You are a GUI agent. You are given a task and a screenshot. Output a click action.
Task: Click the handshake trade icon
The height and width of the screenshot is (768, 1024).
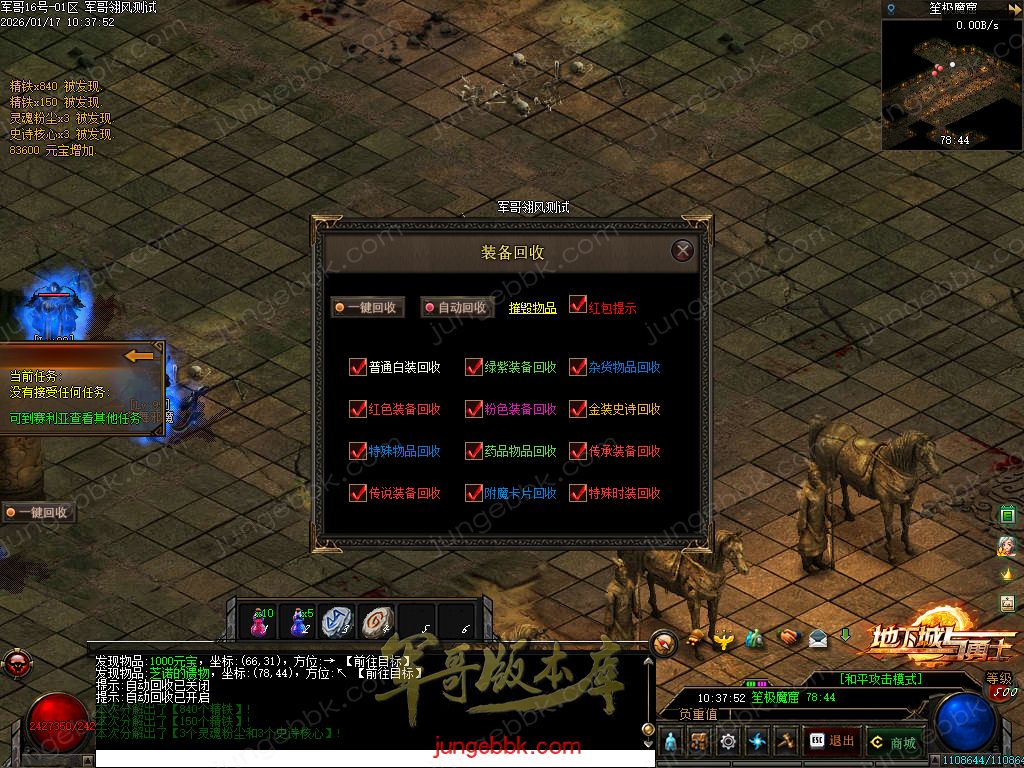tap(789, 636)
